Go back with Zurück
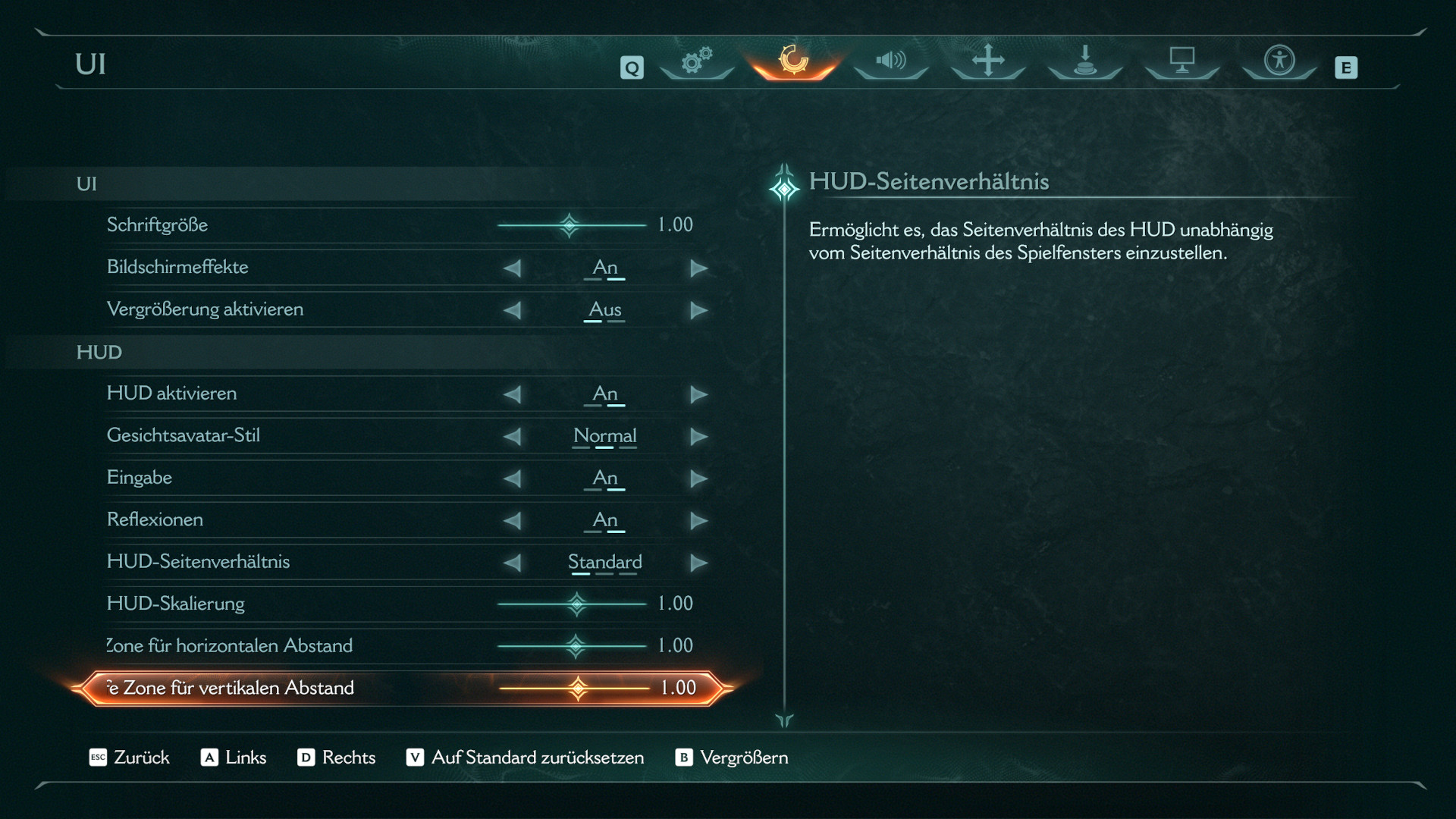The height and width of the screenshot is (819, 1456). [x=130, y=758]
